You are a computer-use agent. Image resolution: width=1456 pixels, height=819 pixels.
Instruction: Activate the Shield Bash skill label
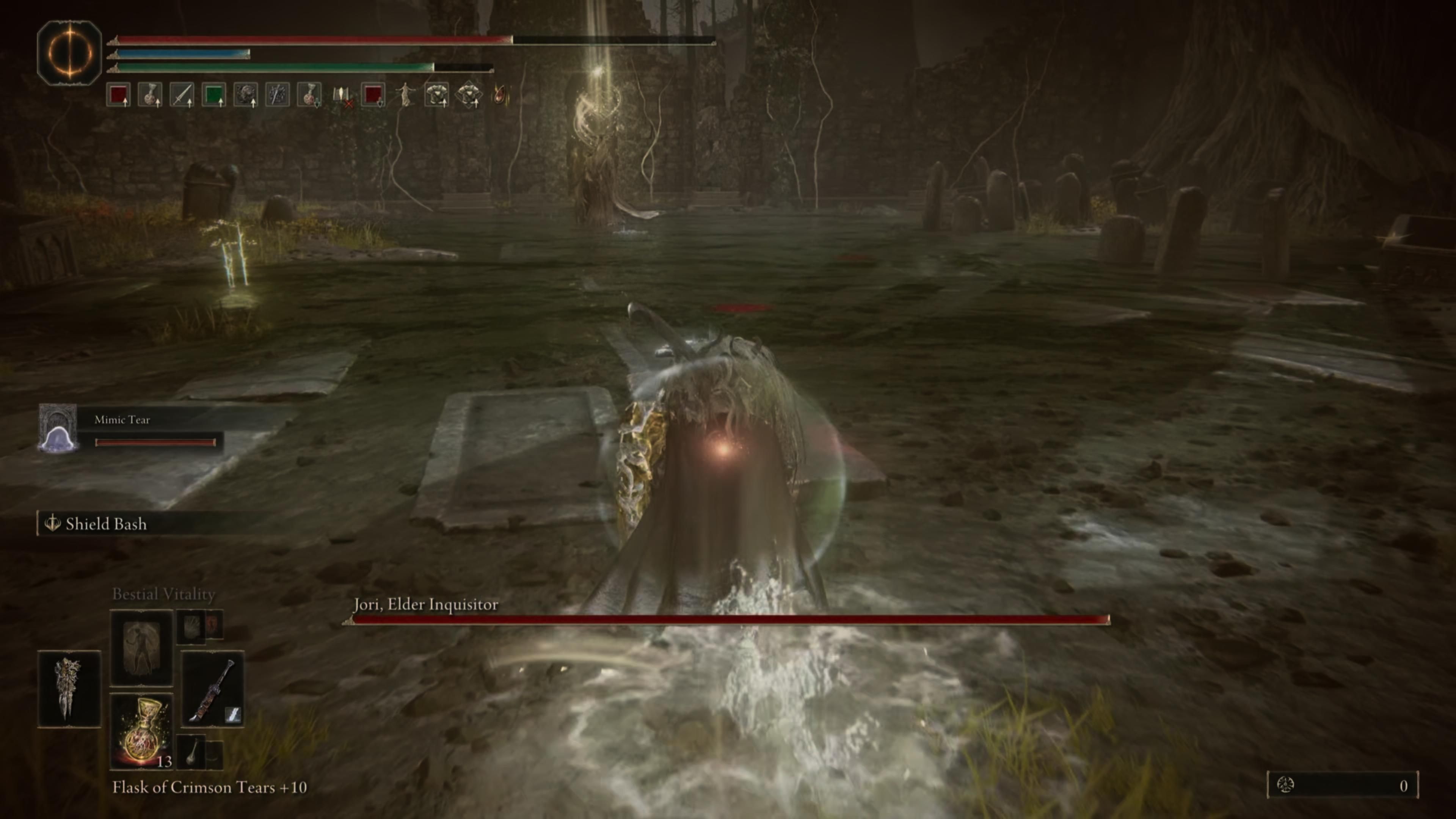pos(106,524)
